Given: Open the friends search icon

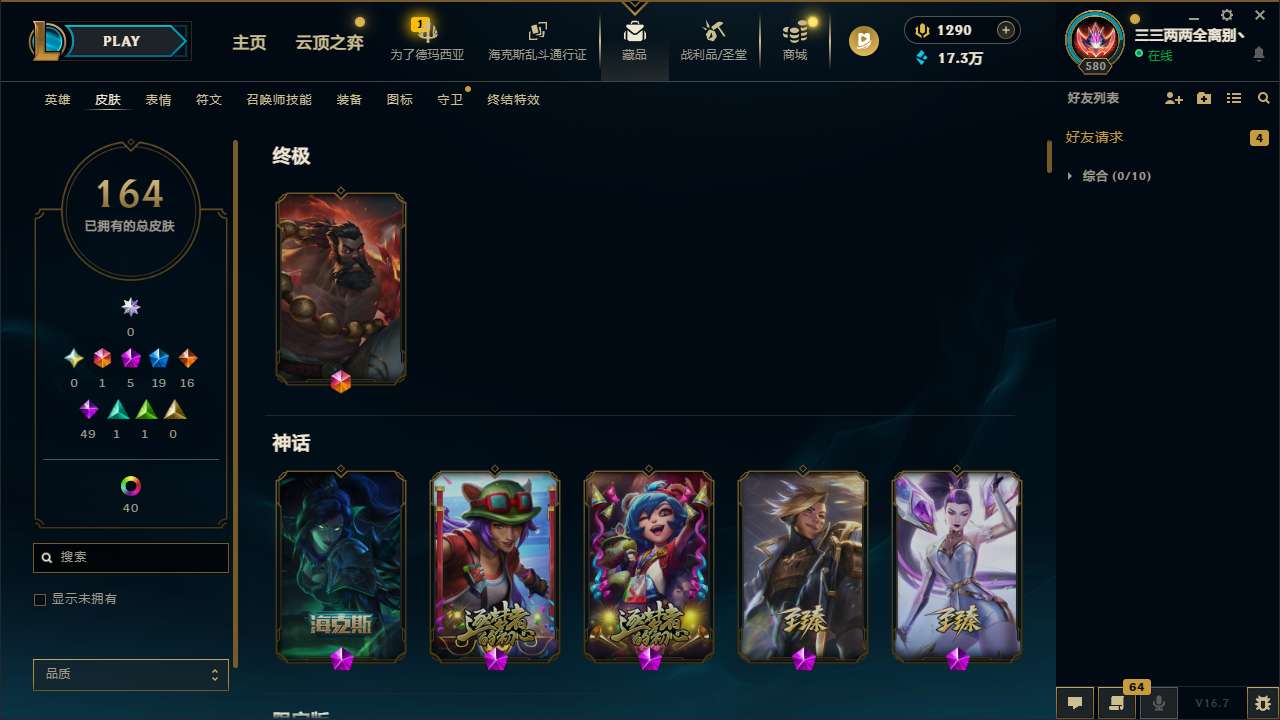Looking at the screenshot, I should (1263, 98).
